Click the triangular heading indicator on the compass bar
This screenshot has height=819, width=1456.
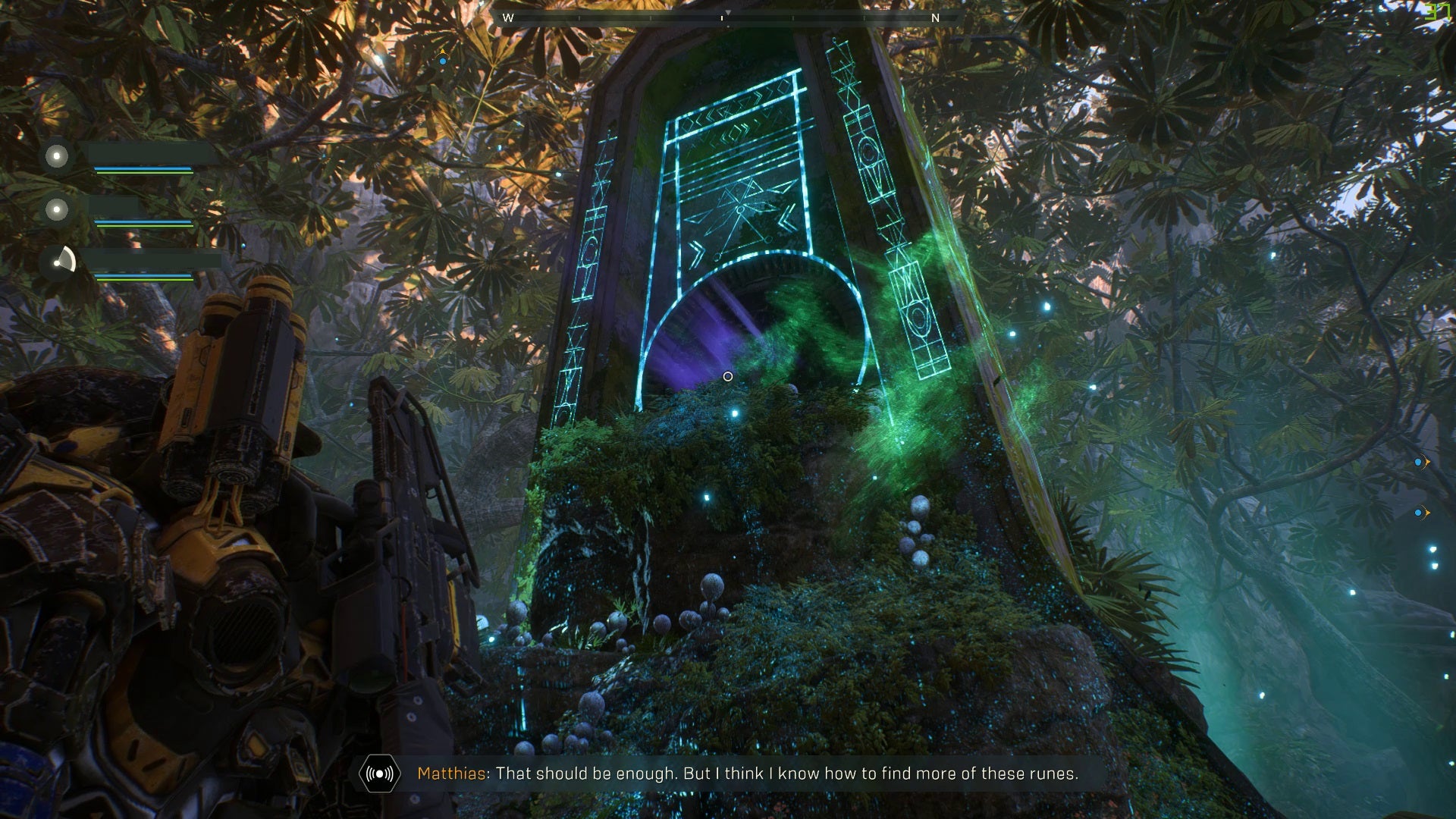(x=727, y=12)
